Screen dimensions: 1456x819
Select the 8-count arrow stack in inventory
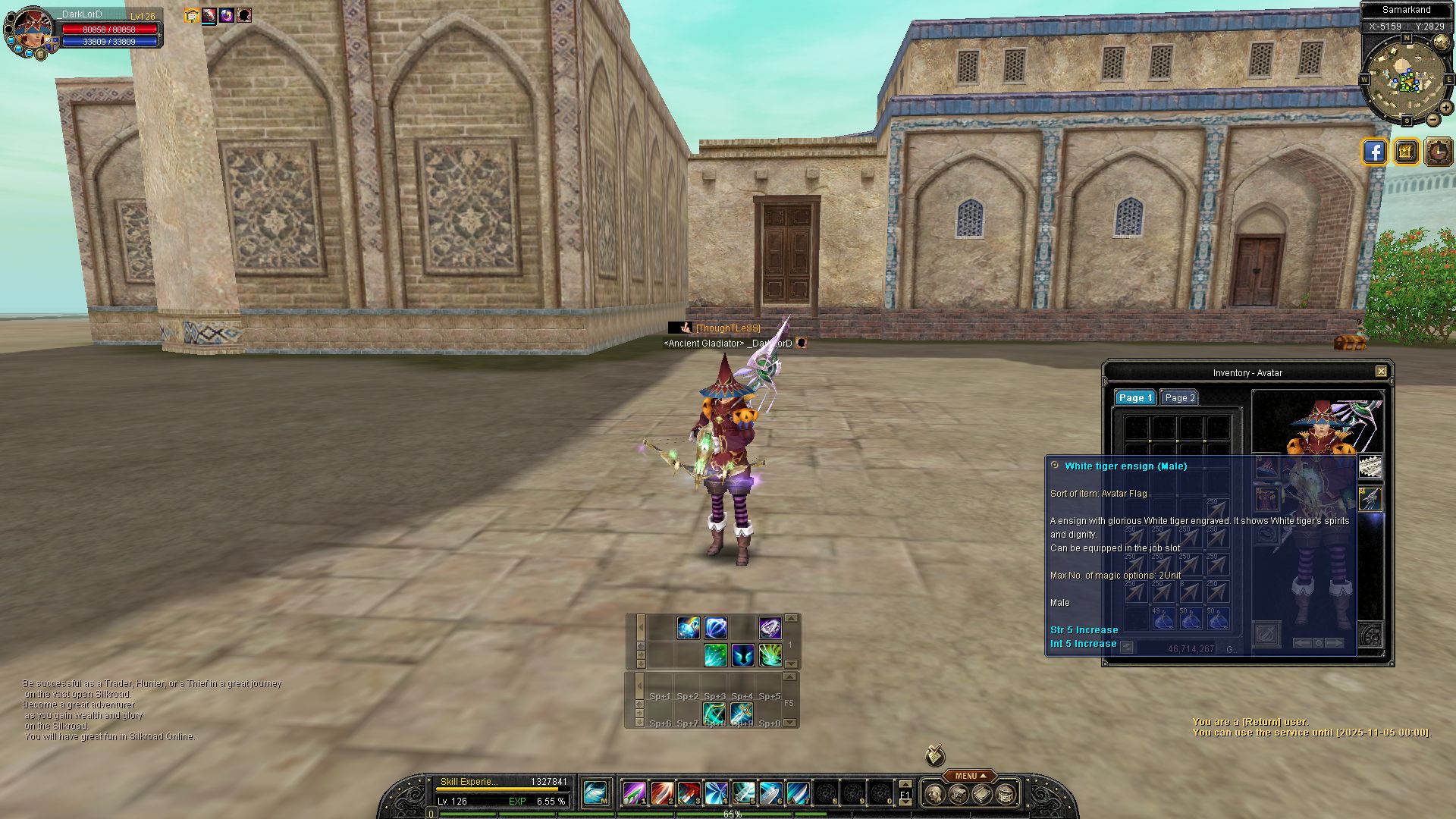[x=1190, y=591]
